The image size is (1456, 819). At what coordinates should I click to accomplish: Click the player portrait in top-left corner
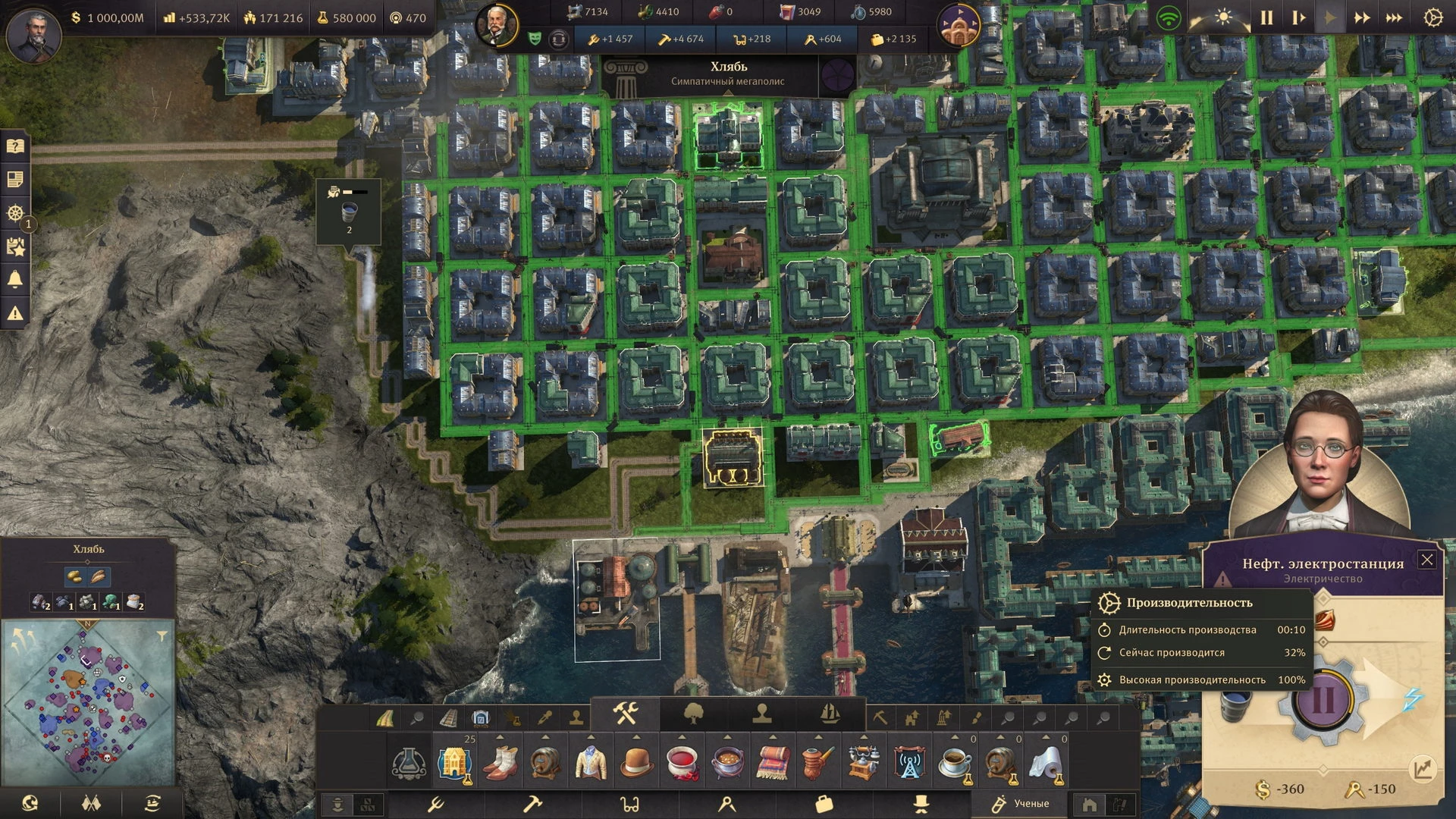(33, 35)
